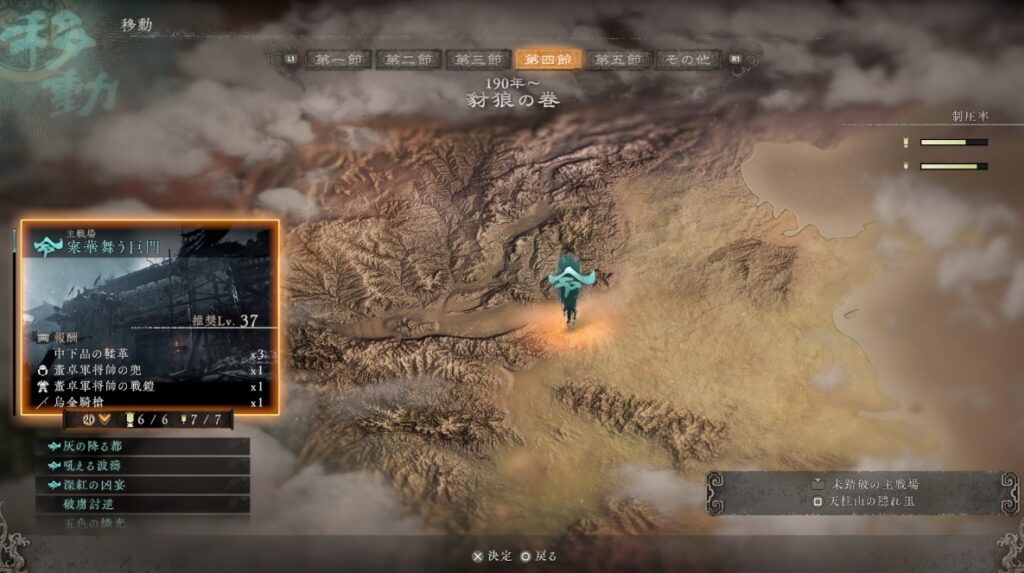Choose the highlighted 第四節 tab
Viewport: 1024px width, 573px height.
pos(548,60)
